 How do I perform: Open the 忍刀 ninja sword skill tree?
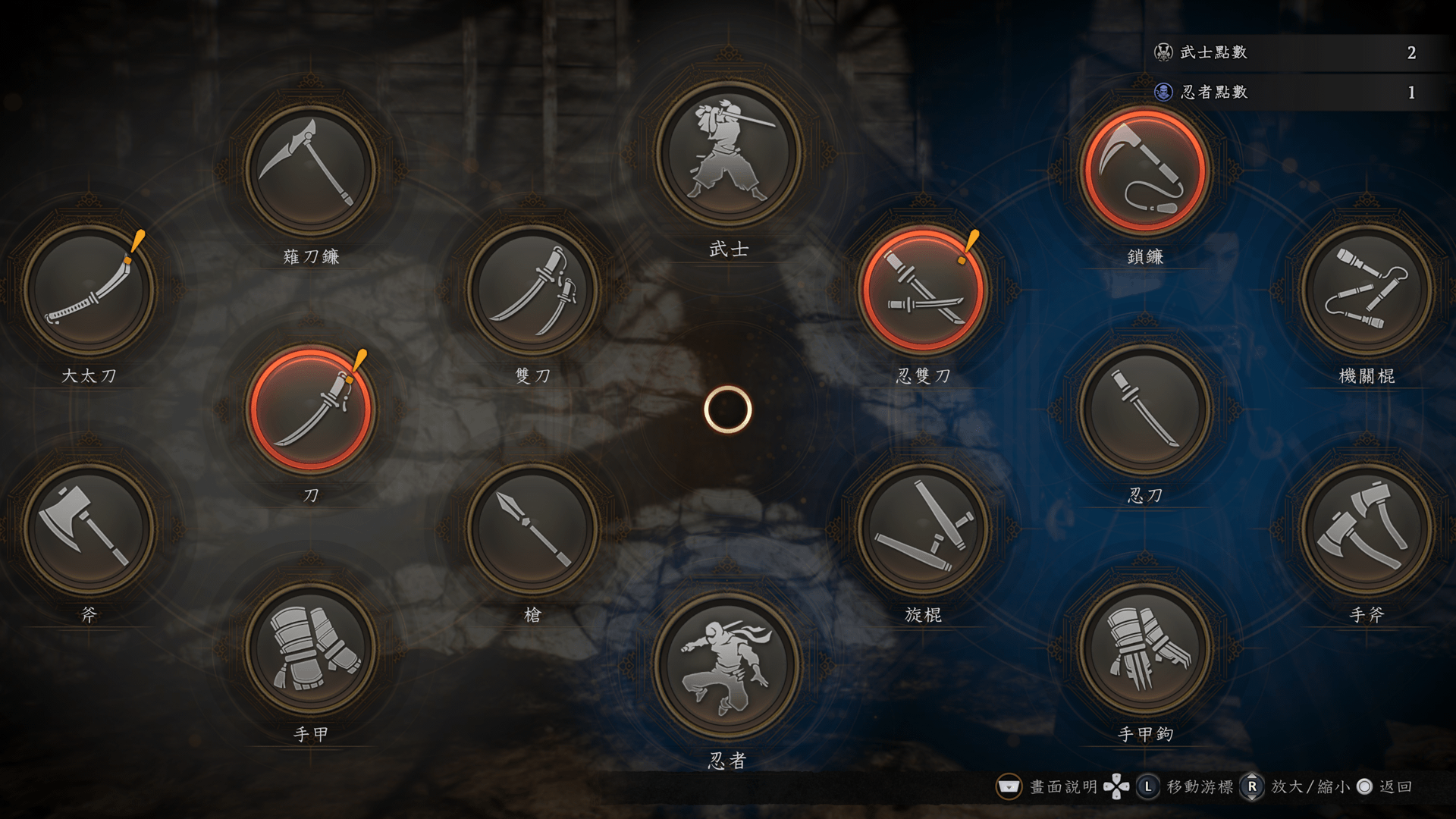pos(1145,409)
